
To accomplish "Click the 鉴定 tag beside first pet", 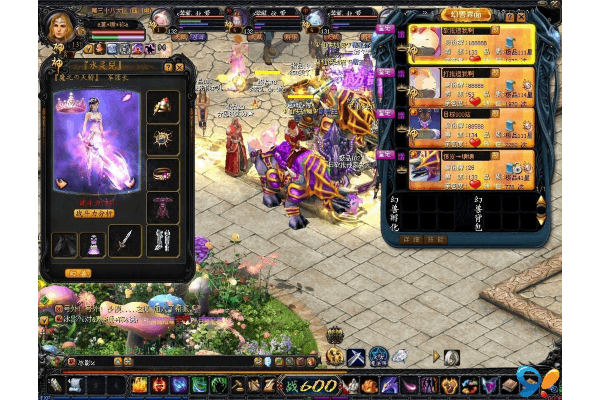I will coord(385,29).
